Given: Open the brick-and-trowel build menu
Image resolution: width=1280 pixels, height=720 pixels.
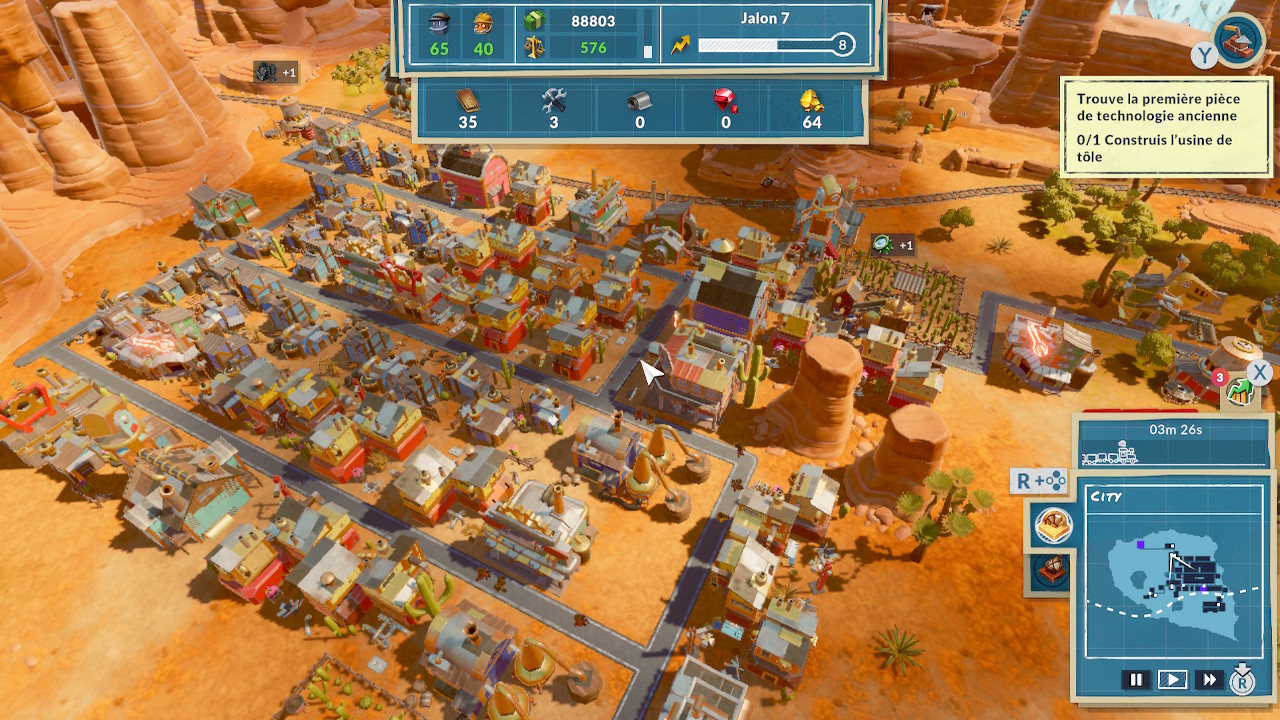Looking at the screenshot, I should coord(1241,41).
